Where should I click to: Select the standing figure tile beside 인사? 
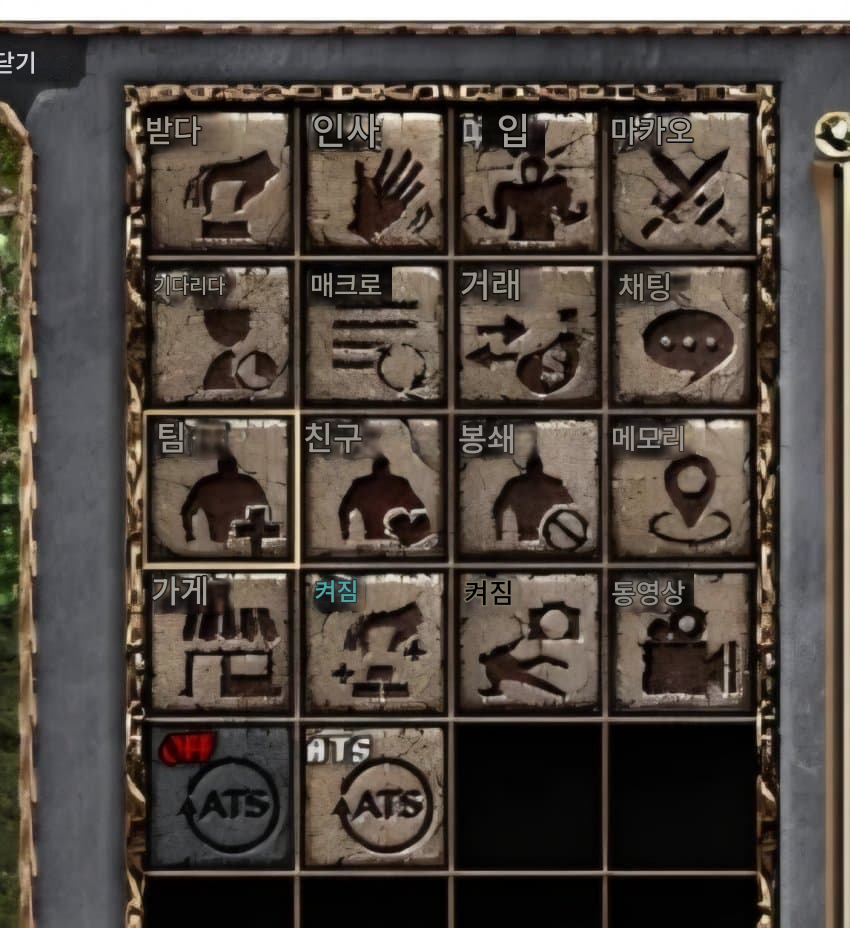[x=529, y=181]
